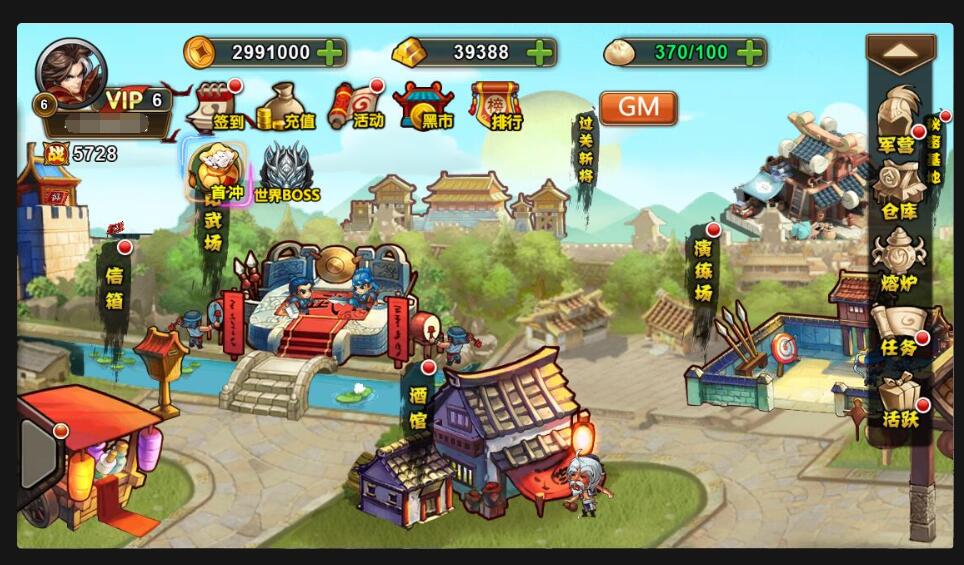Open the player avatar portrait
Viewport: 964px width, 565px height.
click(70, 74)
